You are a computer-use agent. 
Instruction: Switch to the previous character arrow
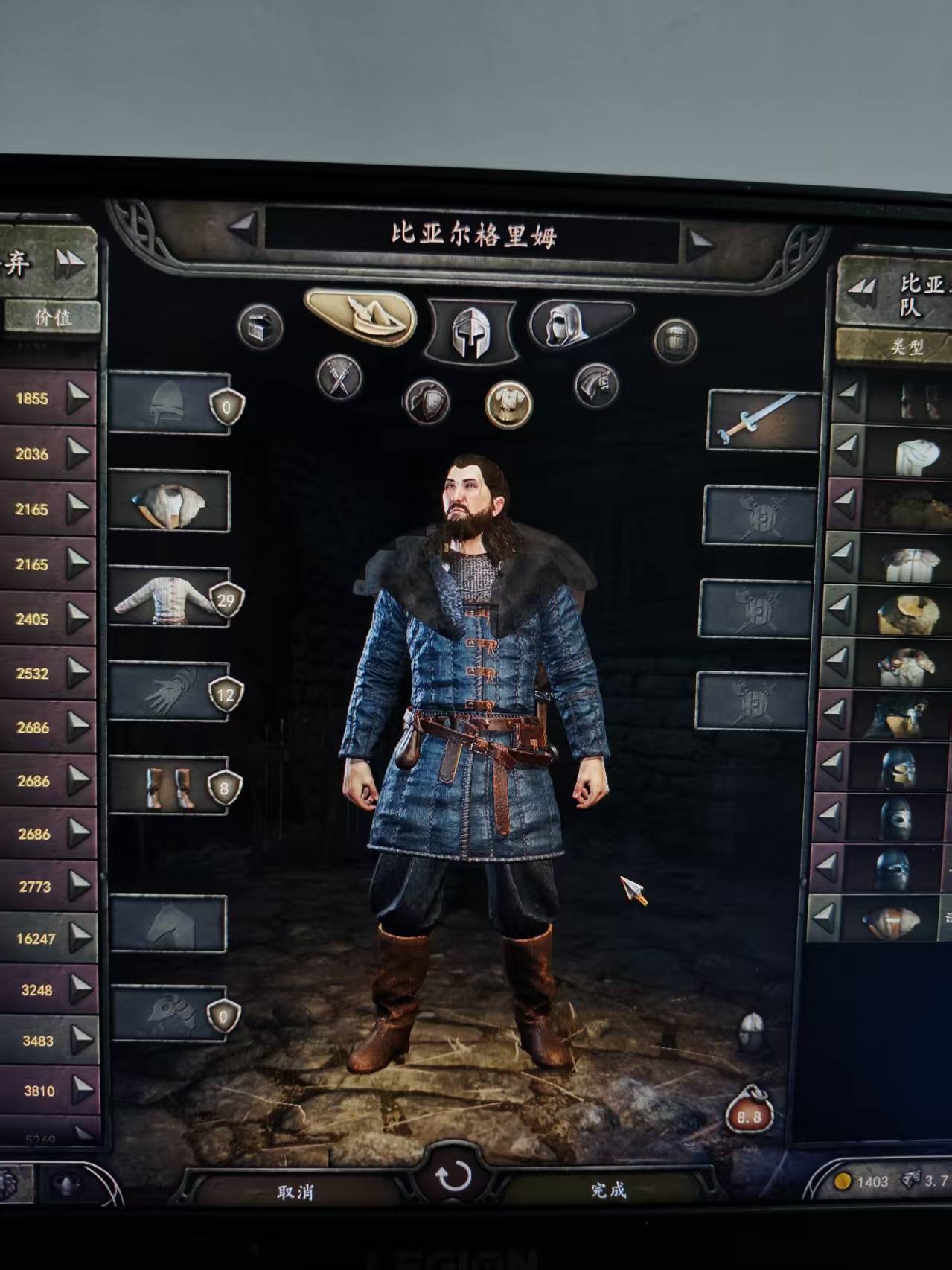point(243,226)
